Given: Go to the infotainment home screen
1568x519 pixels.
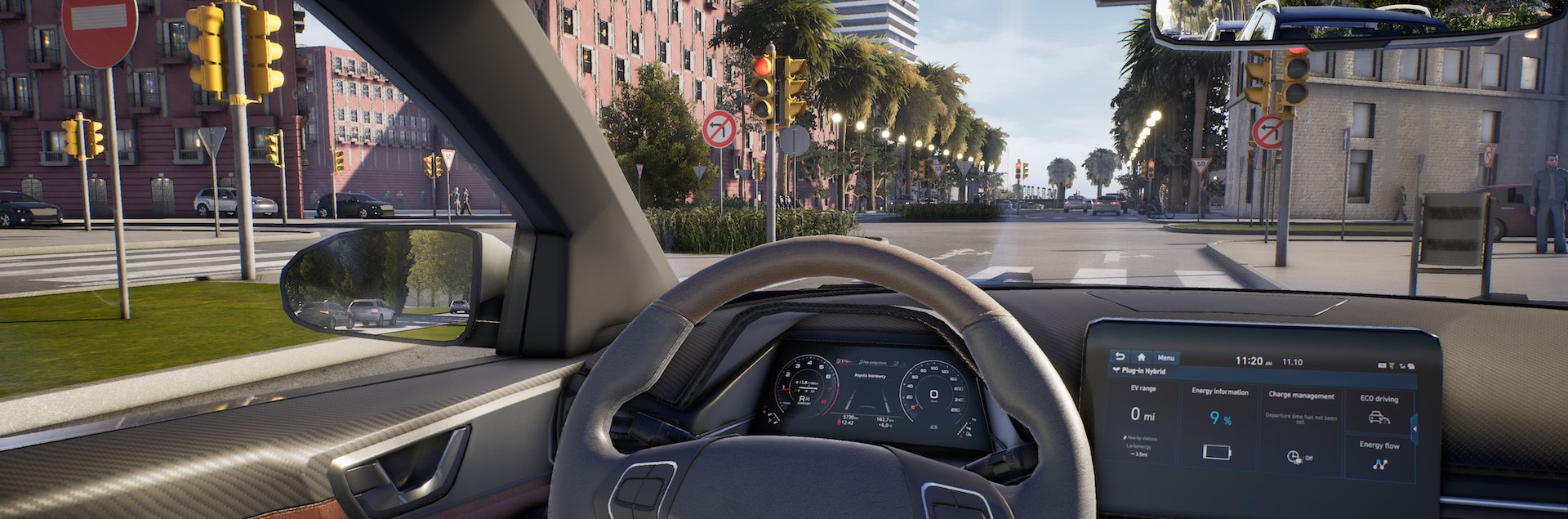Looking at the screenshot, I should pyautogui.click(x=1141, y=357).
